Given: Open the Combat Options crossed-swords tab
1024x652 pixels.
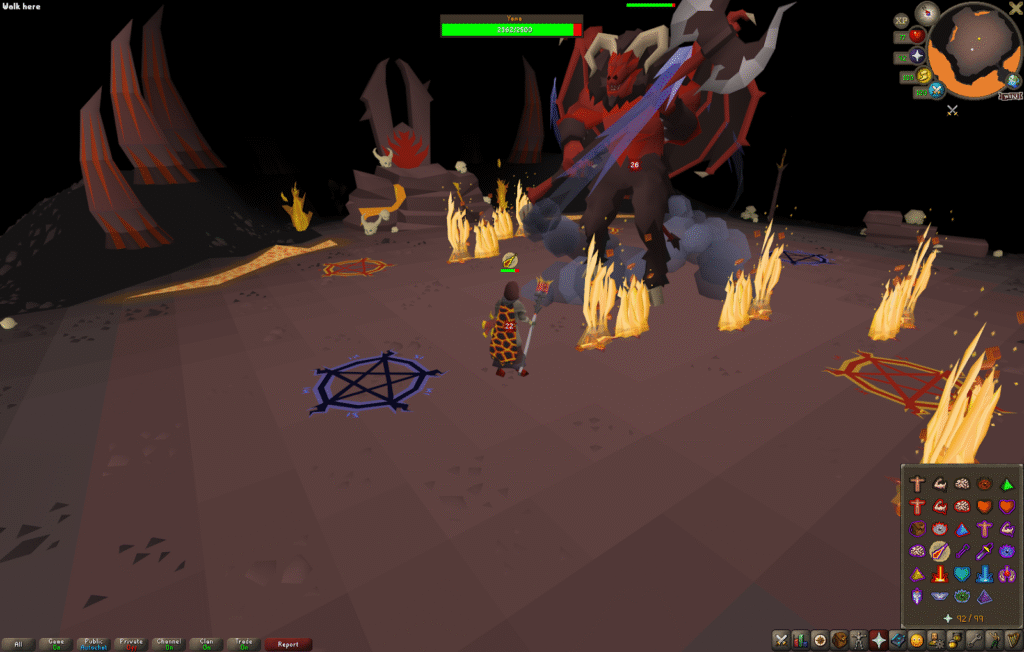Looking at the screenshot, I should pos(781,640).
